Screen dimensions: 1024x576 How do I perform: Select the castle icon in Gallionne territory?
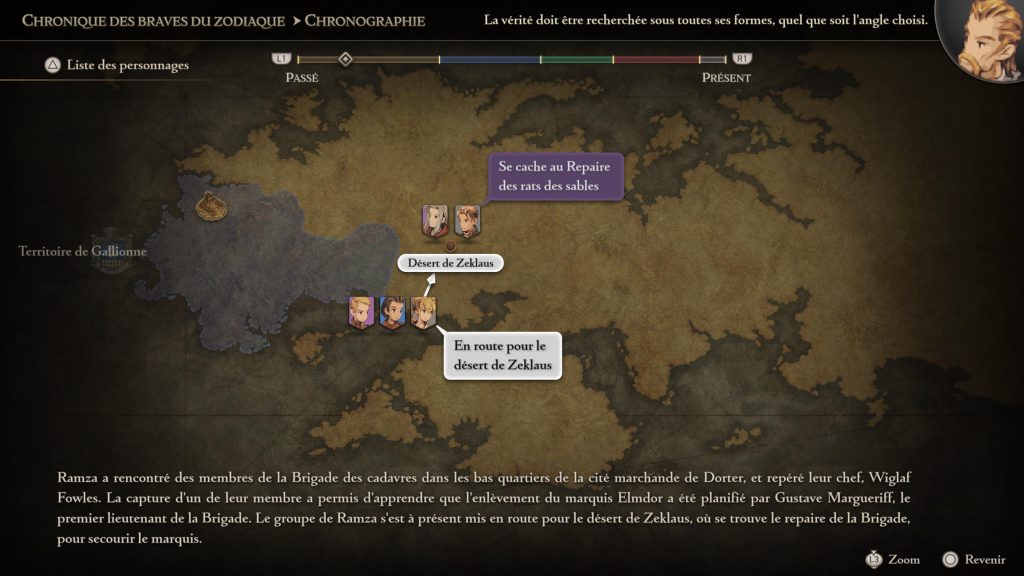(210, 205)
